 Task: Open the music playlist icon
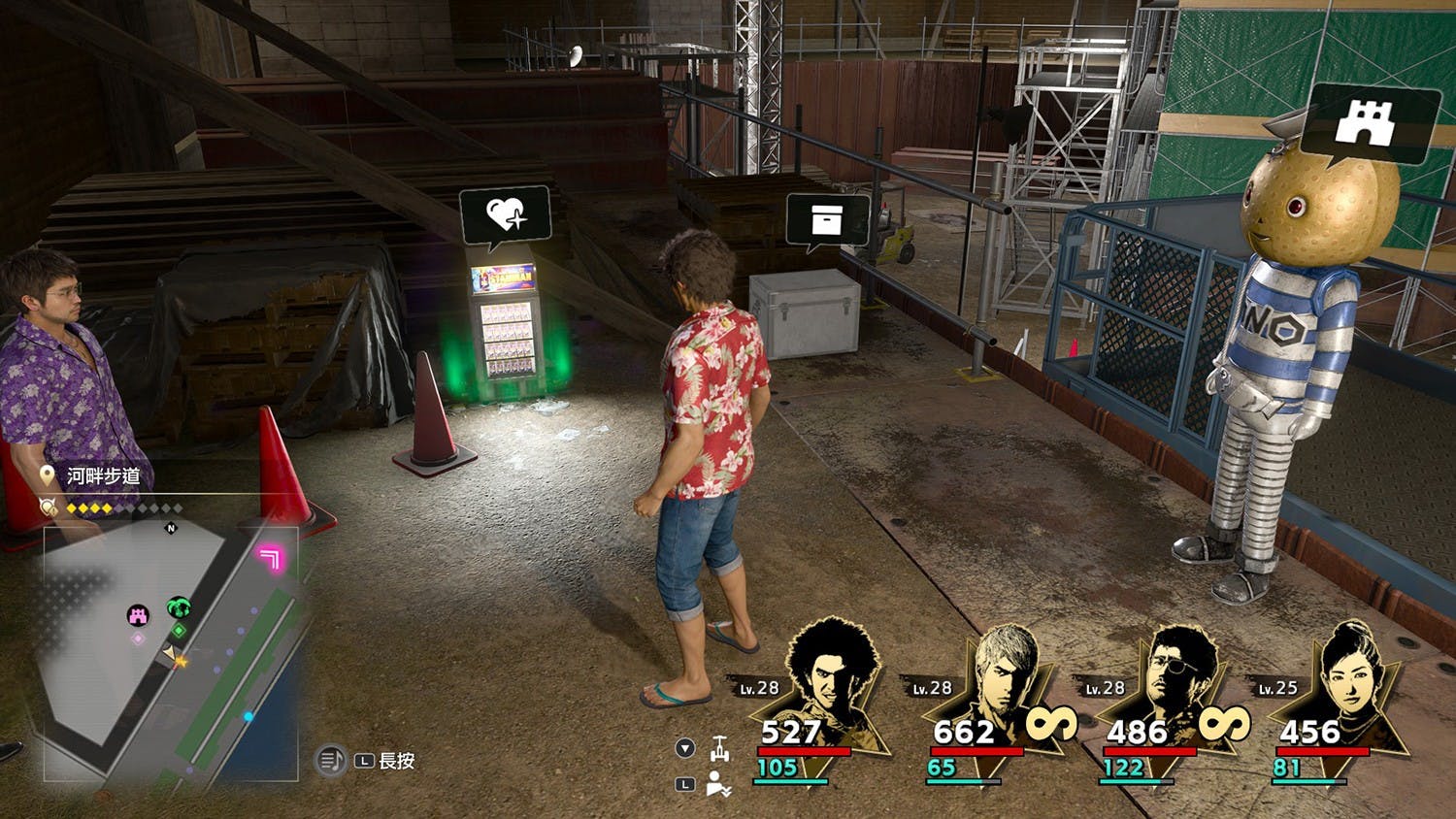point(331,760)
